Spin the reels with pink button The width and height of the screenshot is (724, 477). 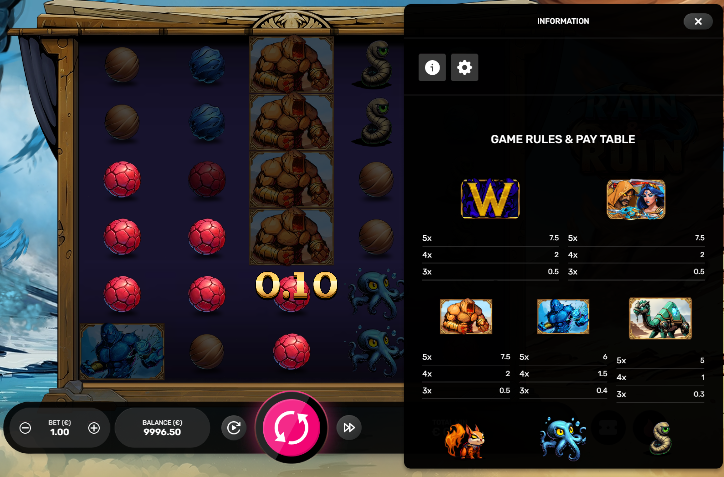[293, 427]
